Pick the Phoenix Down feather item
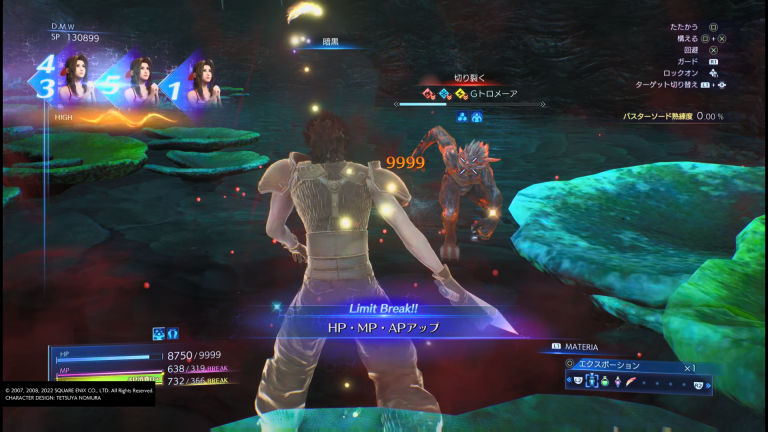Screen dimensions: 768x432 tap(630, 383)
